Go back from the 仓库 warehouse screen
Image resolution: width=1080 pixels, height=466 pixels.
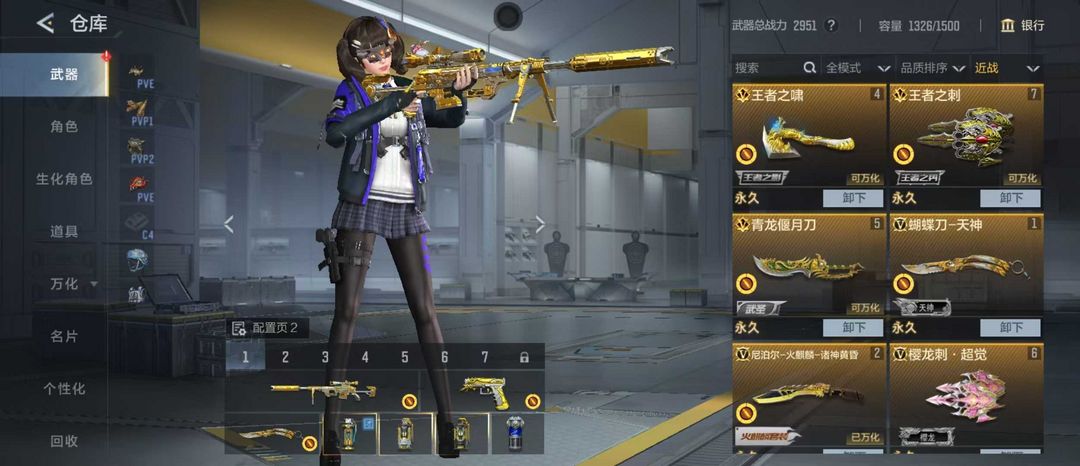pyautogui.click(x=45, y=24)
